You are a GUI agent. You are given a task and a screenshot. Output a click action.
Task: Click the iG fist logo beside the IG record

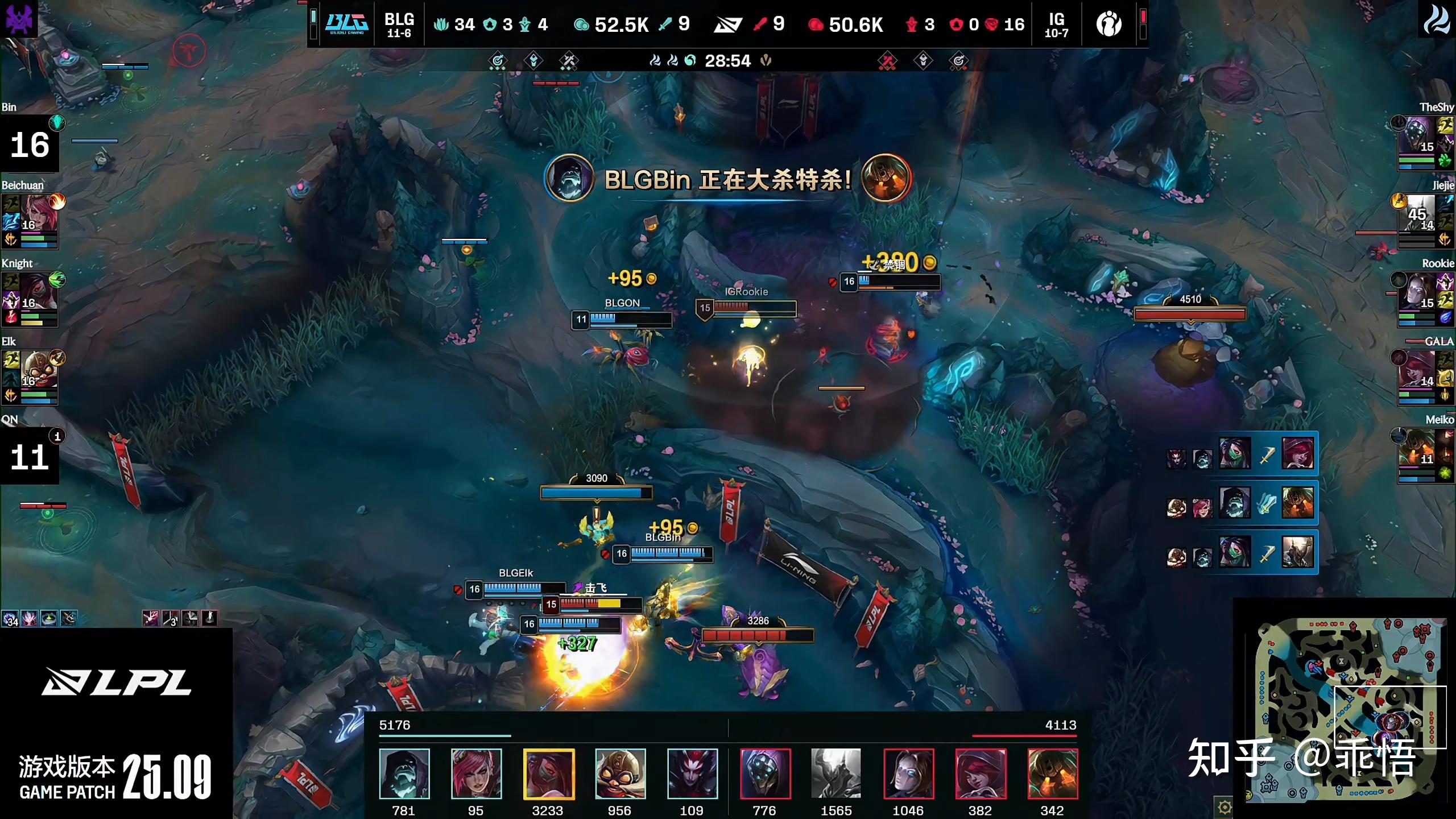[x=1108, y=24]
